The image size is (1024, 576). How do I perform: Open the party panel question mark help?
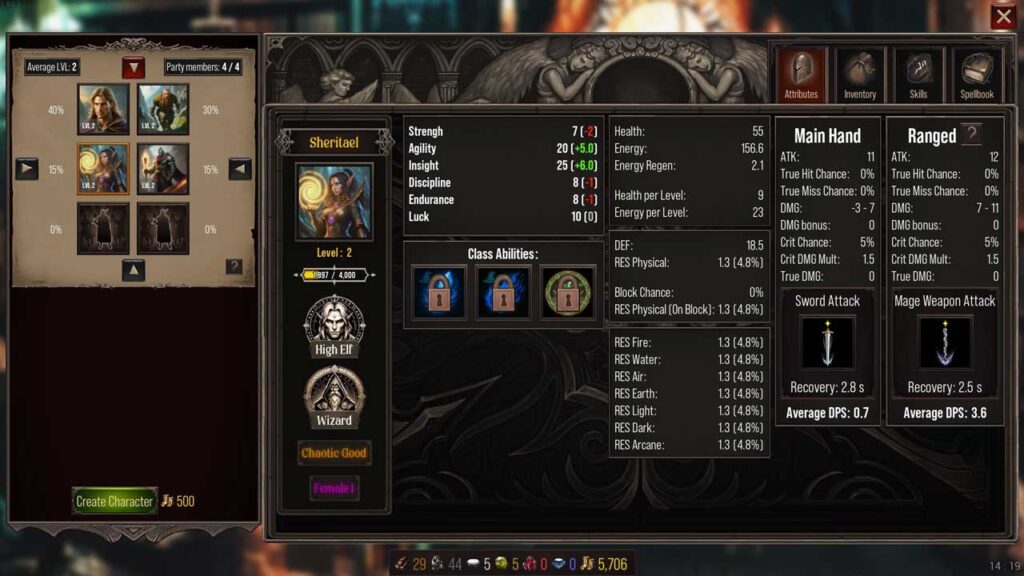coord(234,266)
